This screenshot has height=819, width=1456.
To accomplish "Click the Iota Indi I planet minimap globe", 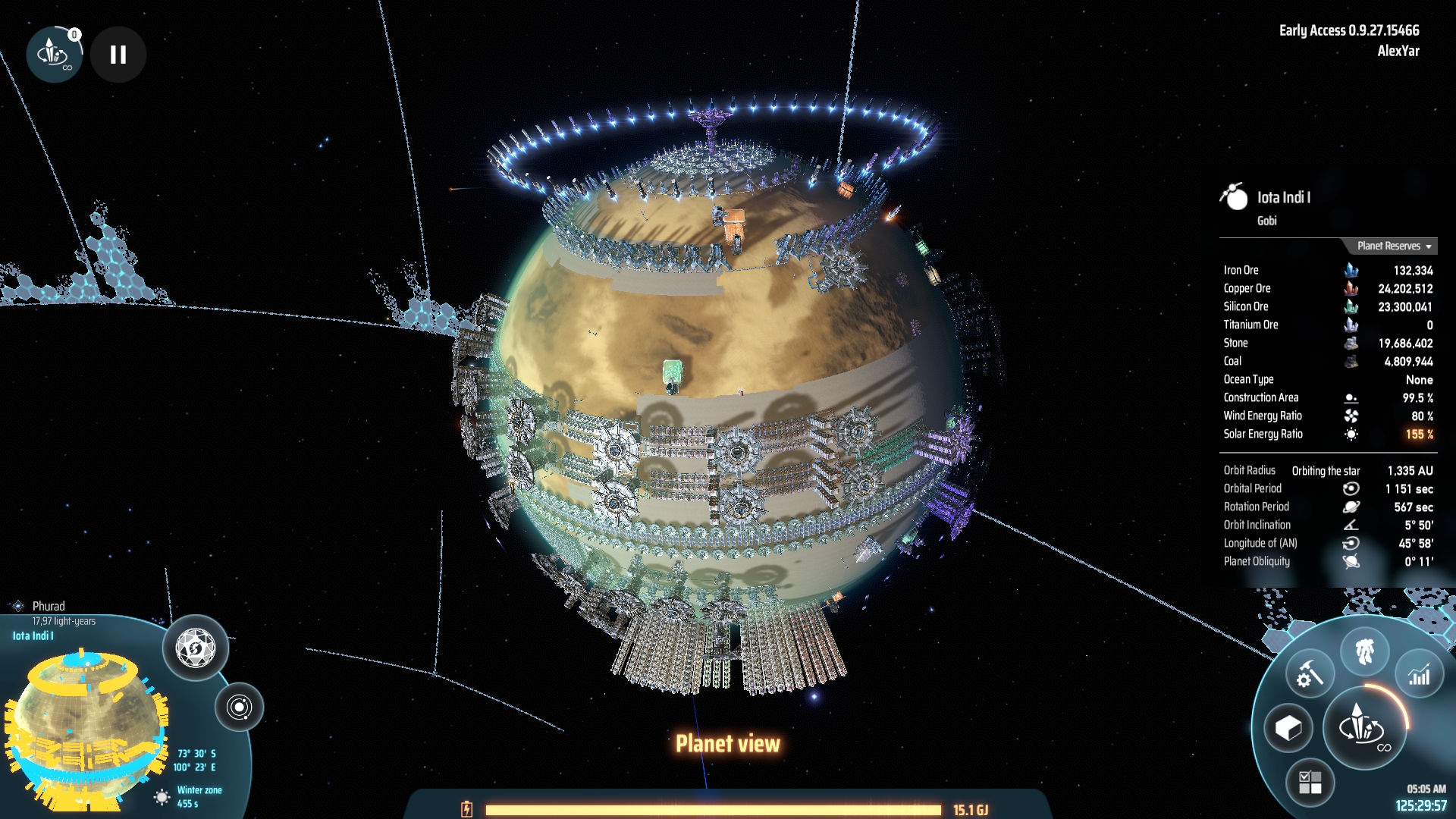I will click(x=83, y=720).
